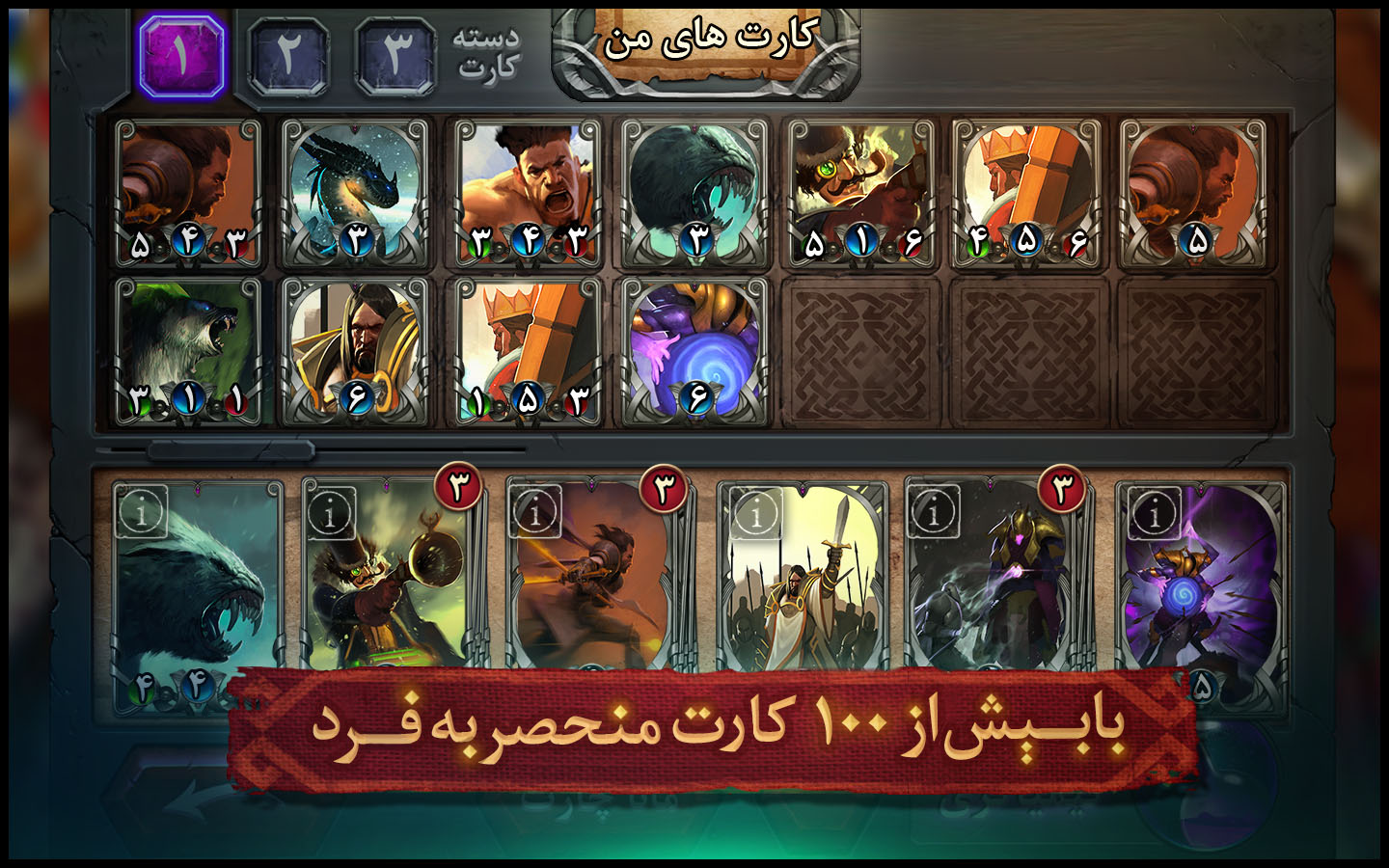This screenshot has height=868, width=1389.
Task: Open info on the sea beast collection card
Action: tap(141, 511)
